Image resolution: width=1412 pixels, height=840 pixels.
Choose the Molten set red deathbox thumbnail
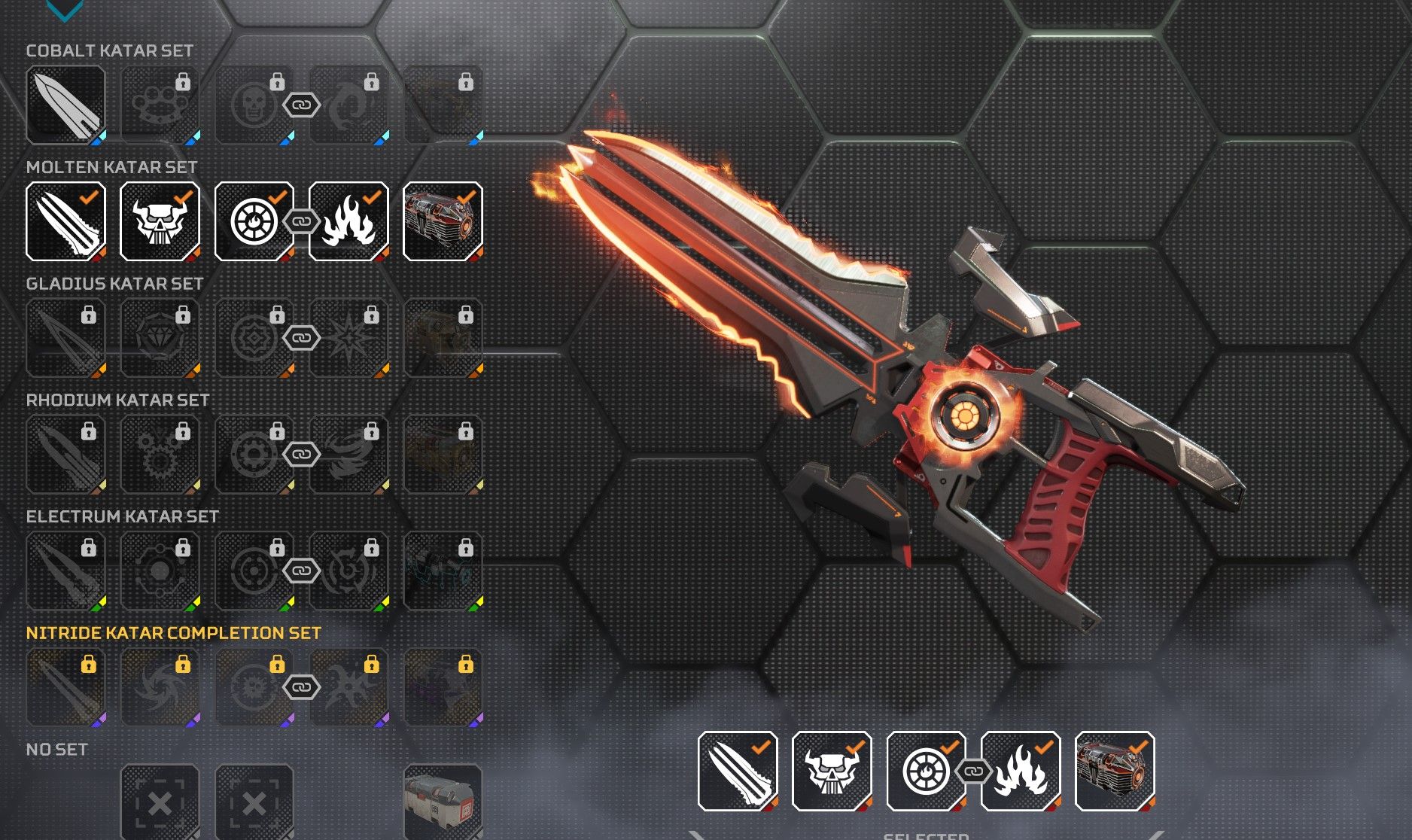coord(443,221)
